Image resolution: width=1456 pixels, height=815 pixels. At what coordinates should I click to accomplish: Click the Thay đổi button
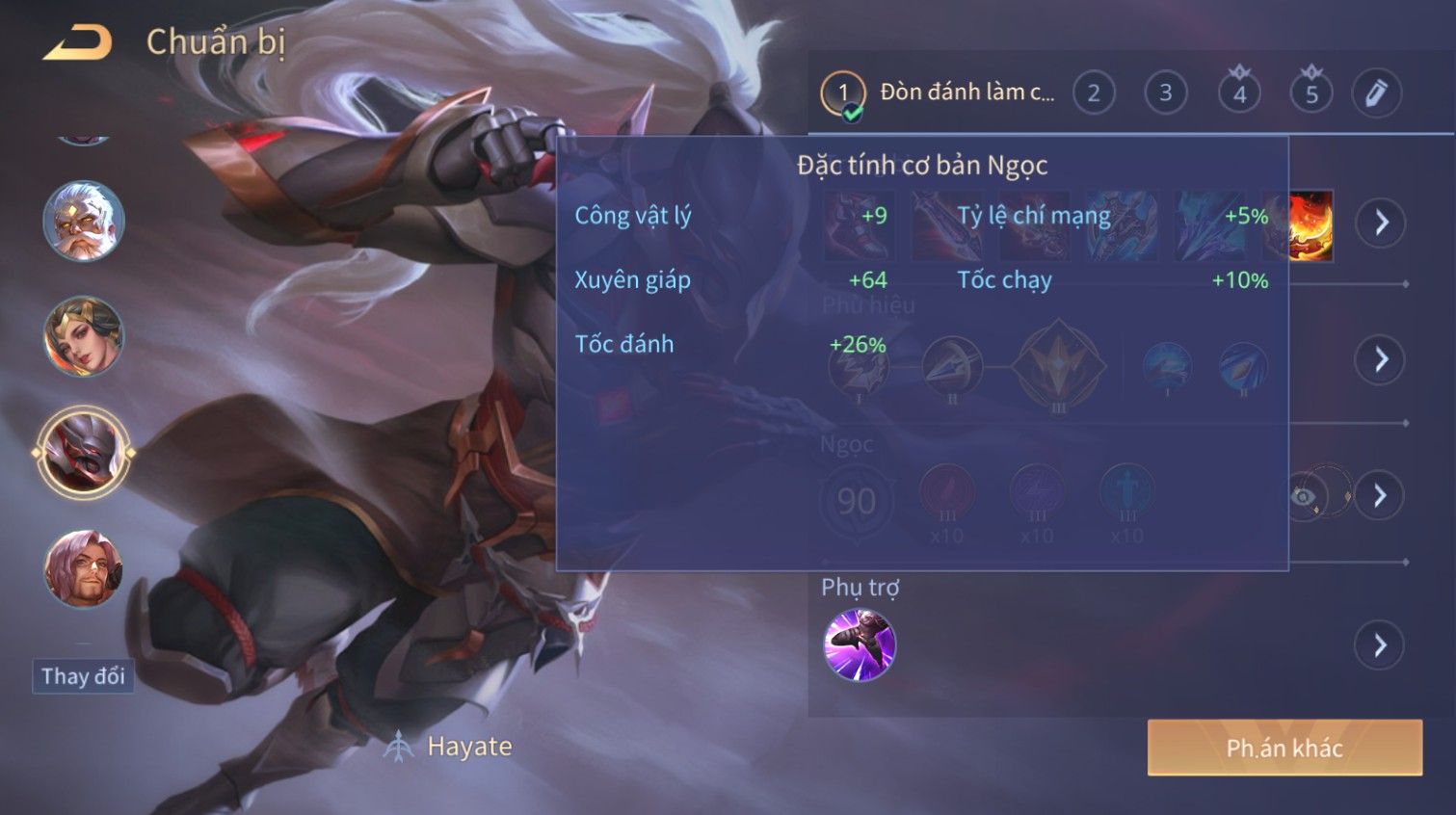click(x=83, y=676)
